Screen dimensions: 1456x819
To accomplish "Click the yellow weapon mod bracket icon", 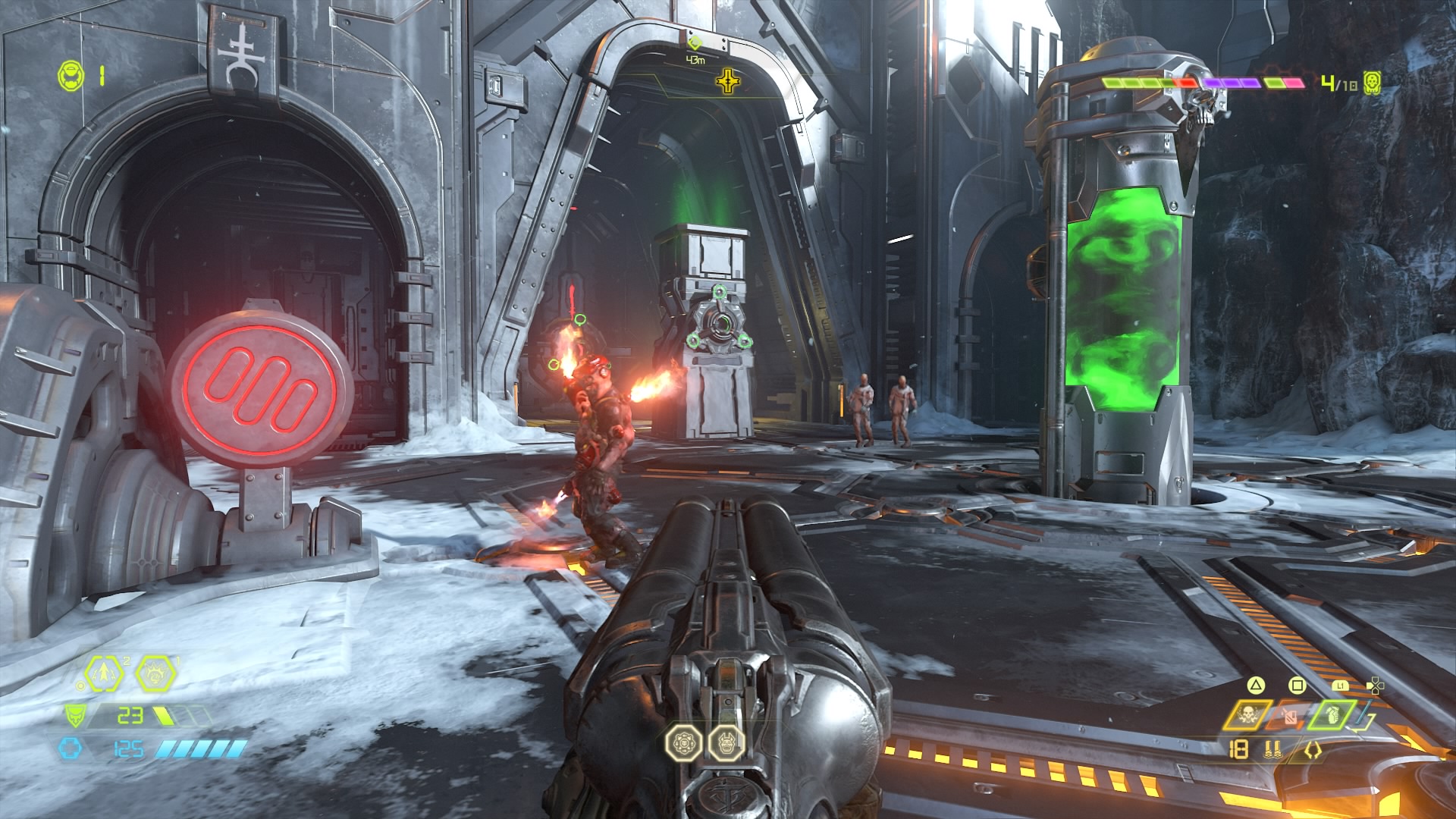I will 1314,750.
